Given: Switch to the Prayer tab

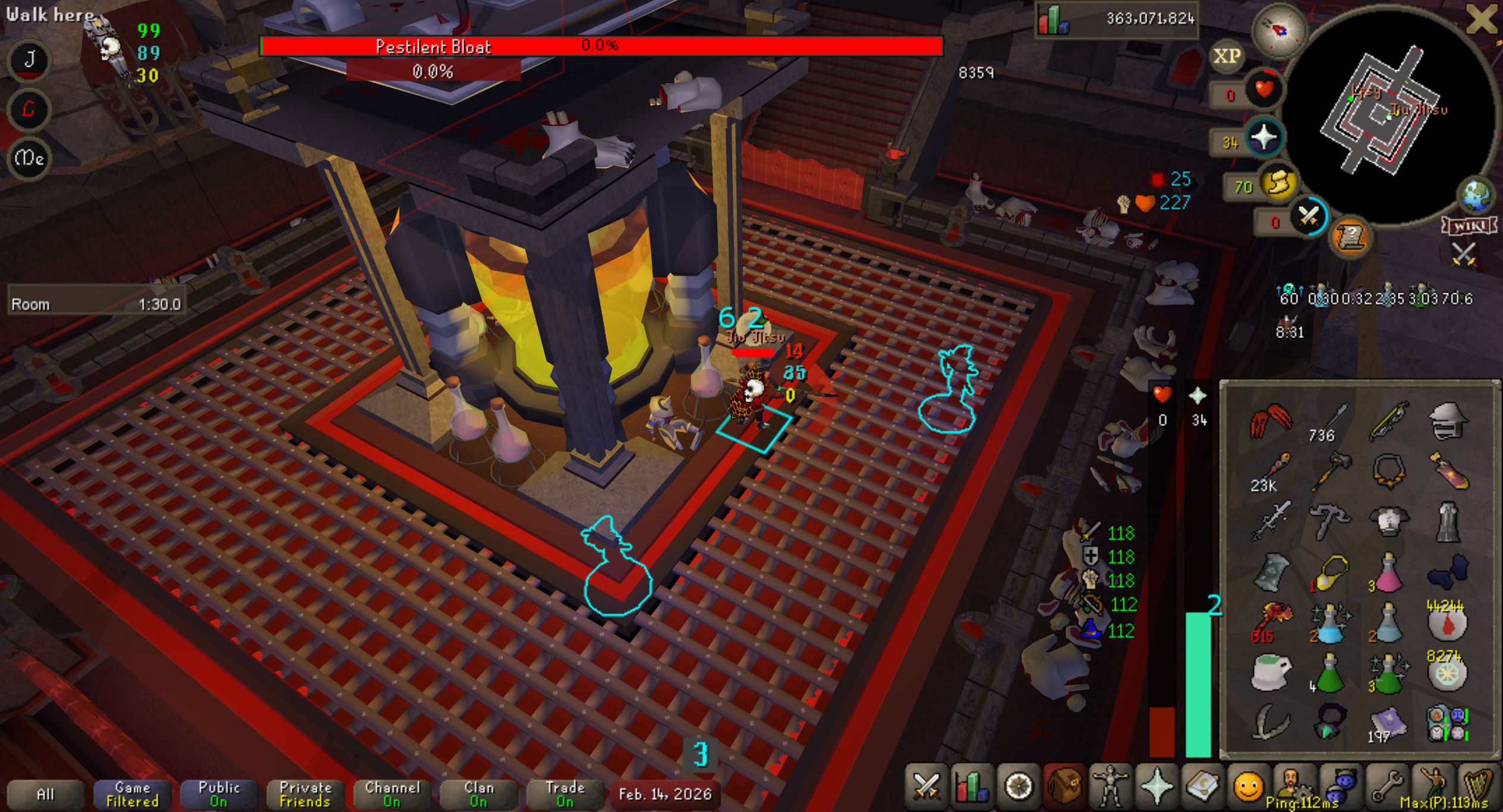Looking at the screenshot, I should [1156, 787].
